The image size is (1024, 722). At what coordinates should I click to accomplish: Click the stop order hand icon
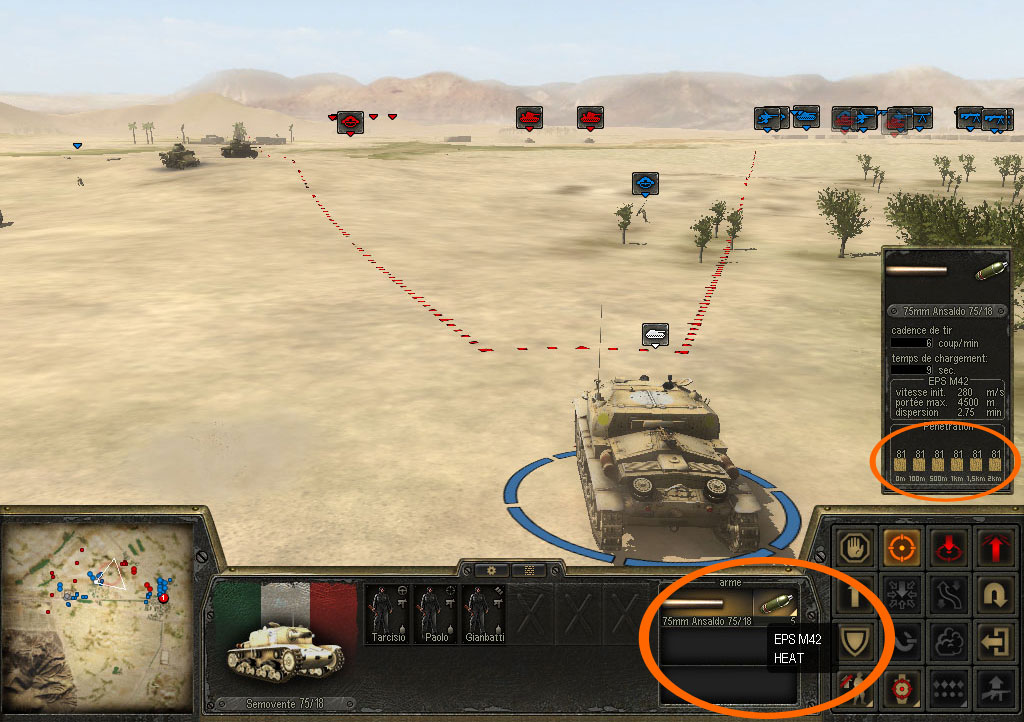[x=856, y=547]
